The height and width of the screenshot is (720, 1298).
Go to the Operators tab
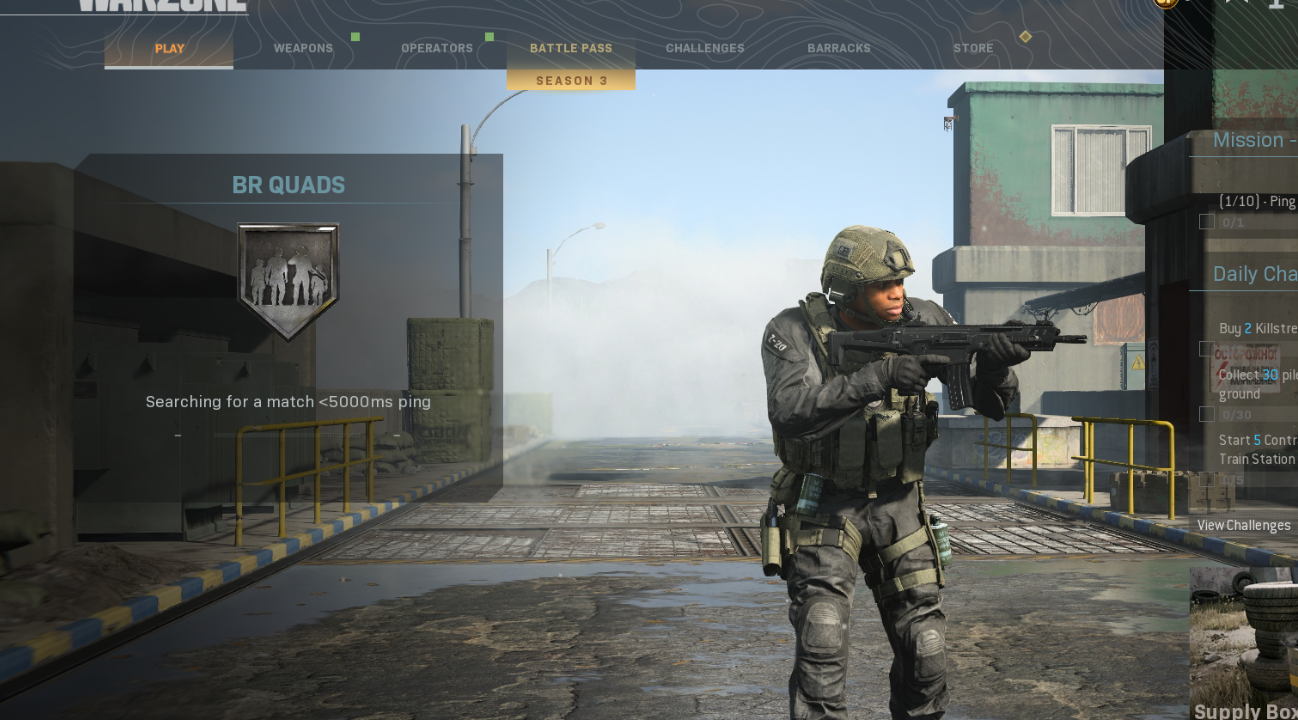pyautogui.click(x=437, y=48)
